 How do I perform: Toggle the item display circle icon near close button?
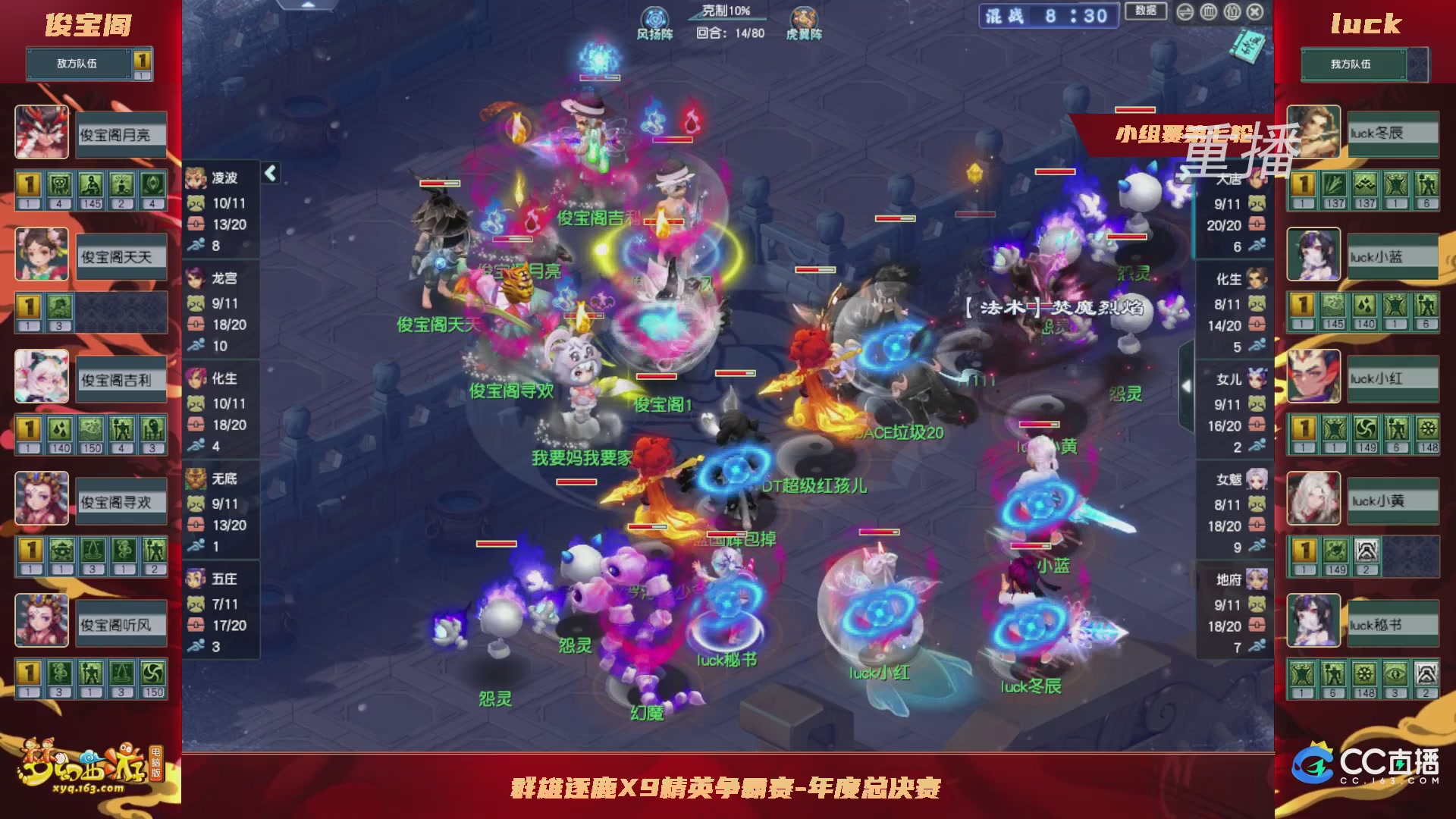(1232, 13)
